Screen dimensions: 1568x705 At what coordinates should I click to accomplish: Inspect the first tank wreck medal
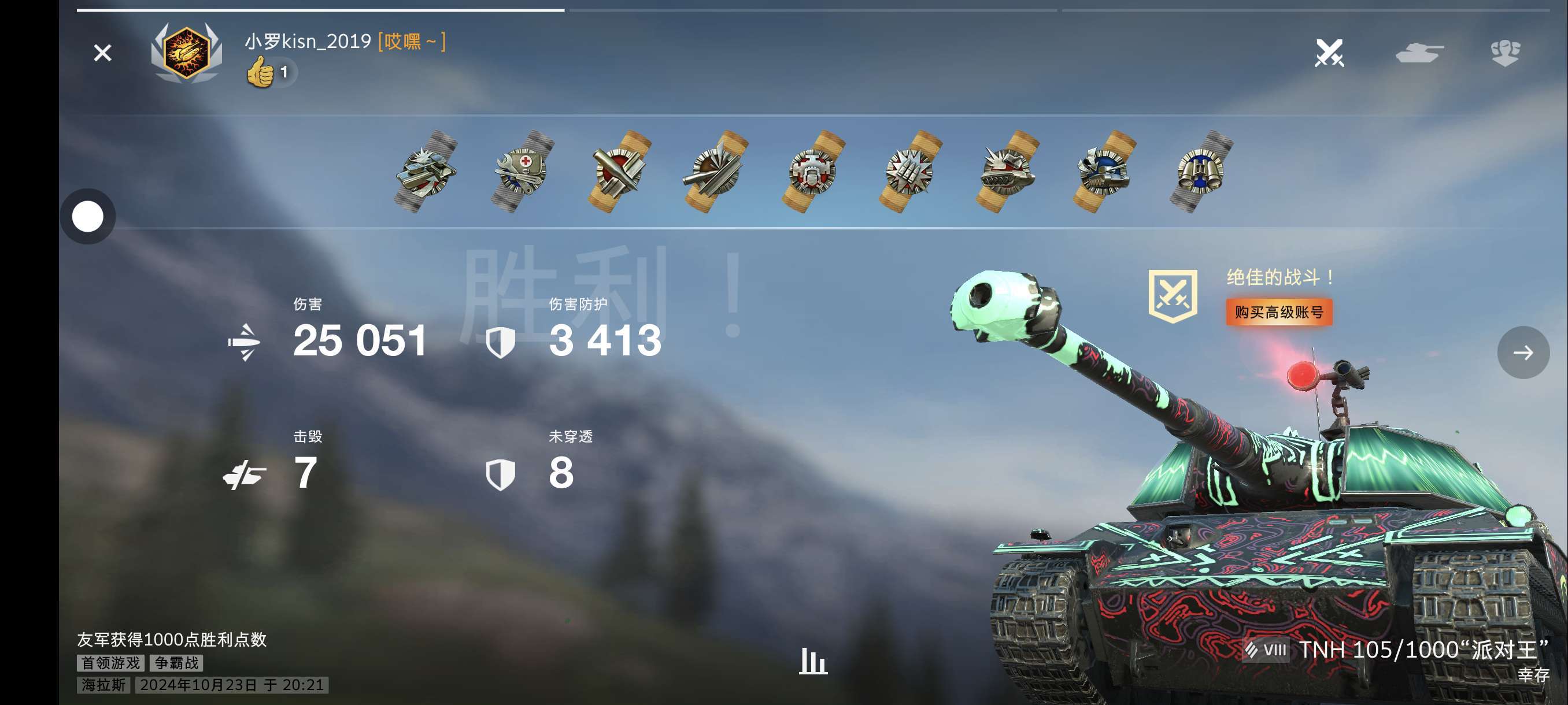(426, 172)
